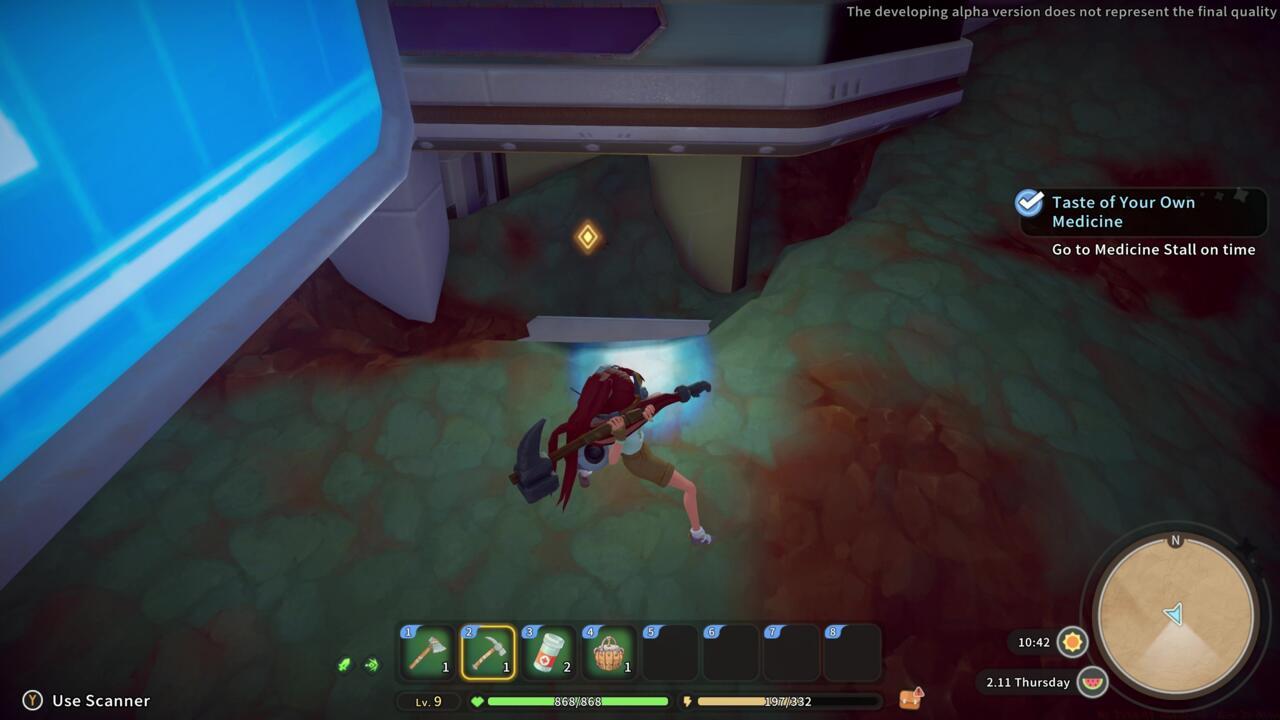Select the basket item in slot 4
This screenshot has width=1280, height=720.
click(609, 651)
